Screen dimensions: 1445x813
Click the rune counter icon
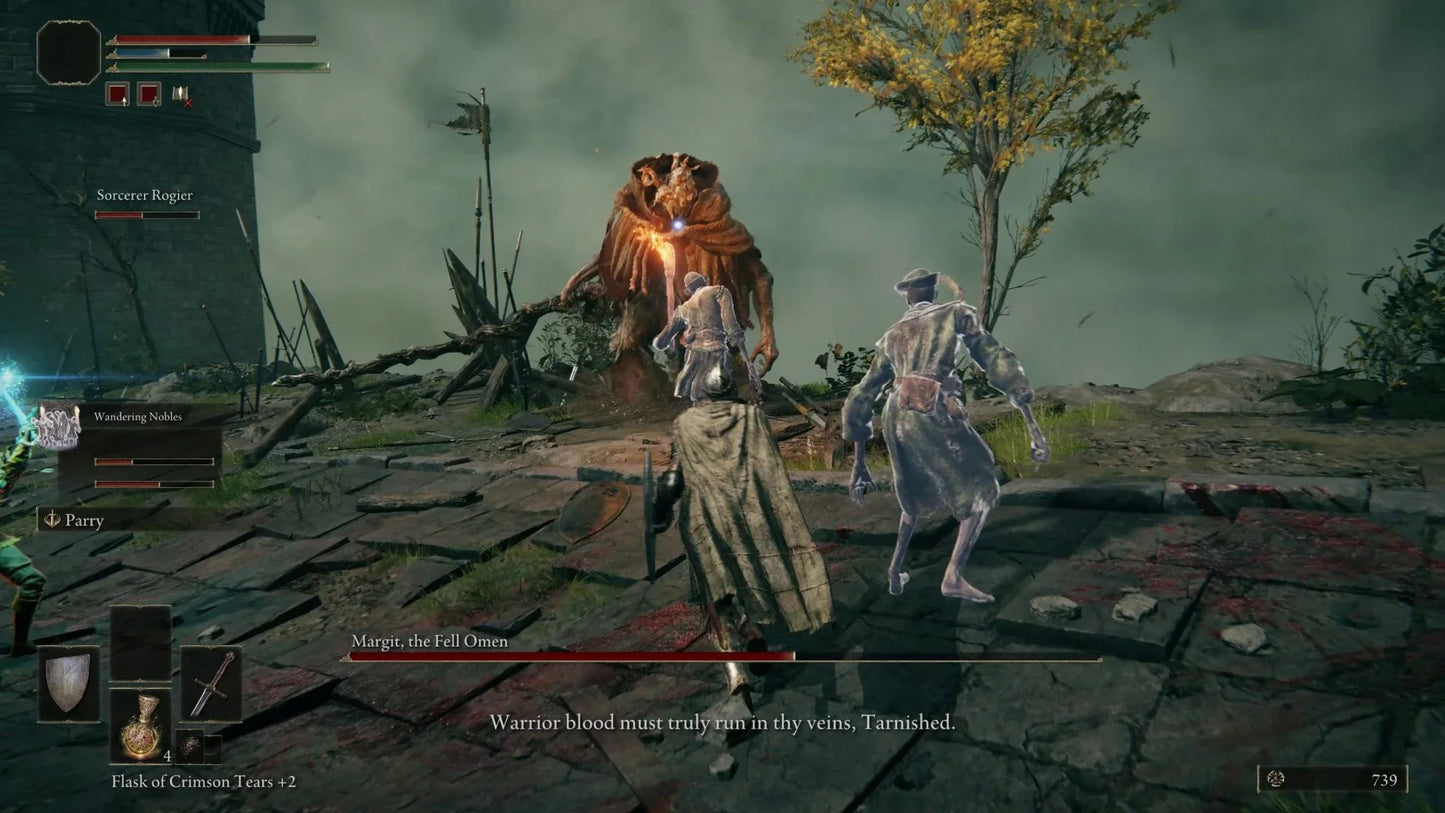click(1275, 779)
